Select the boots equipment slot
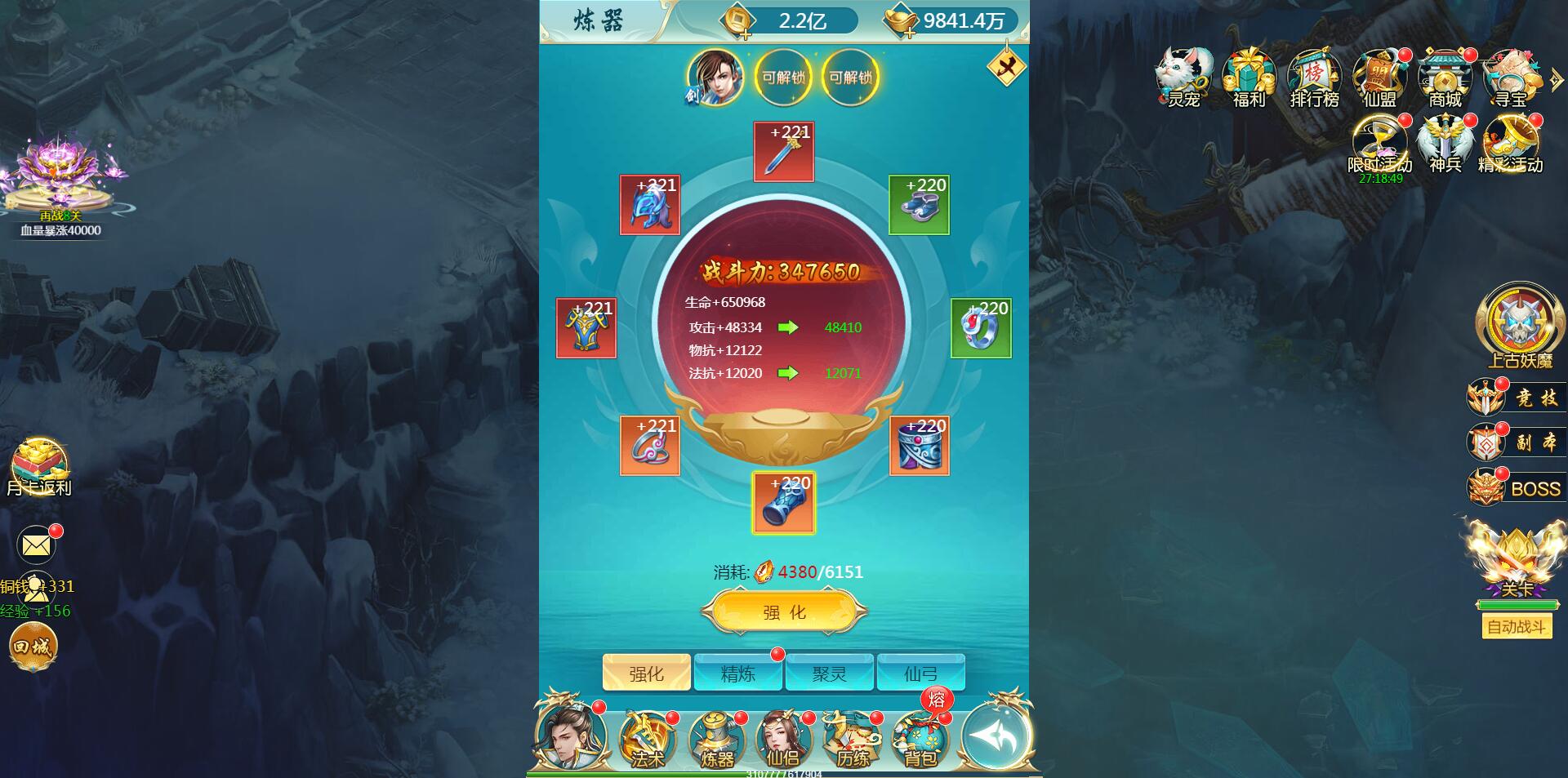This screenshot has width=1568, height=778. 919,205
